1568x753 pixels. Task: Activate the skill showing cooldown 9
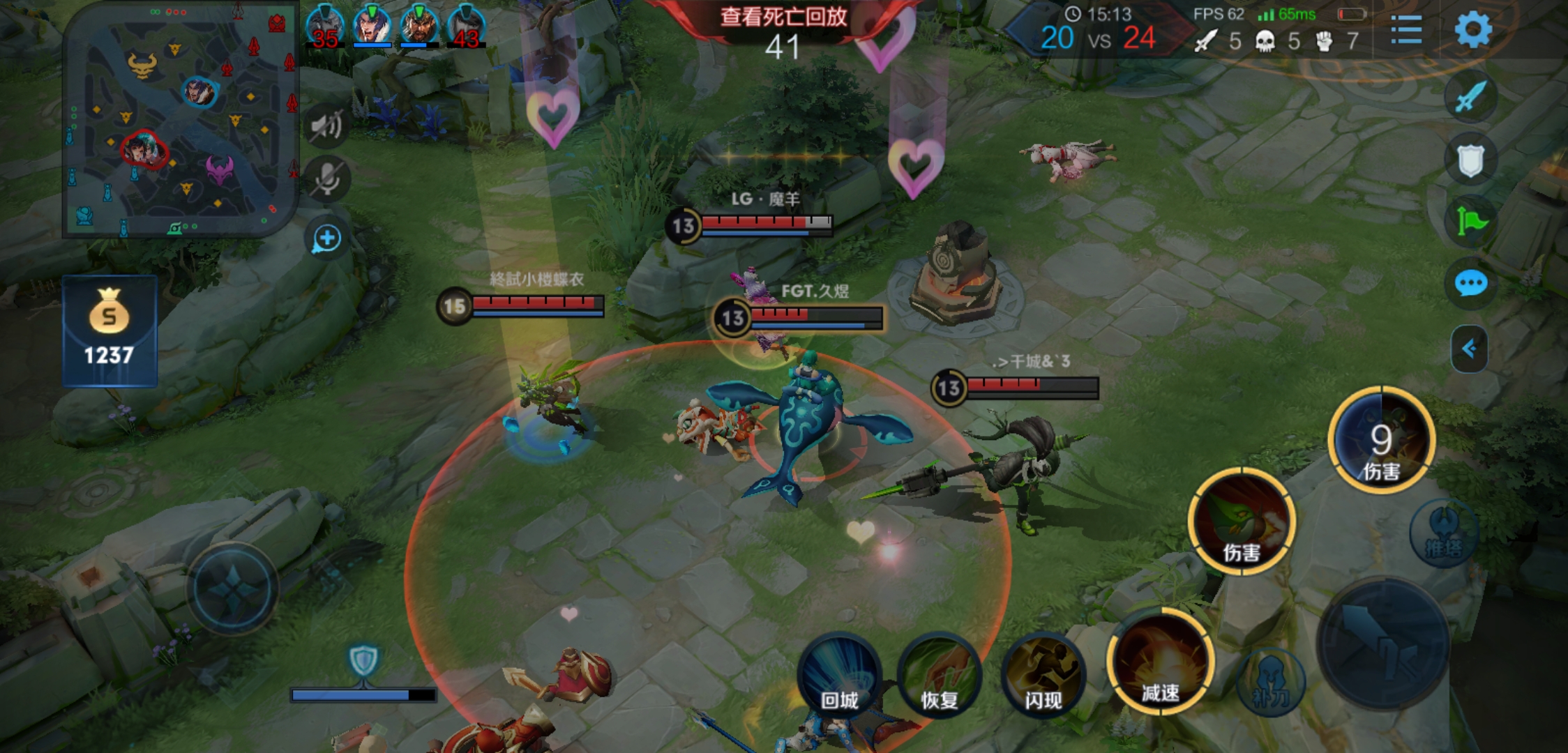[1381, 439]
